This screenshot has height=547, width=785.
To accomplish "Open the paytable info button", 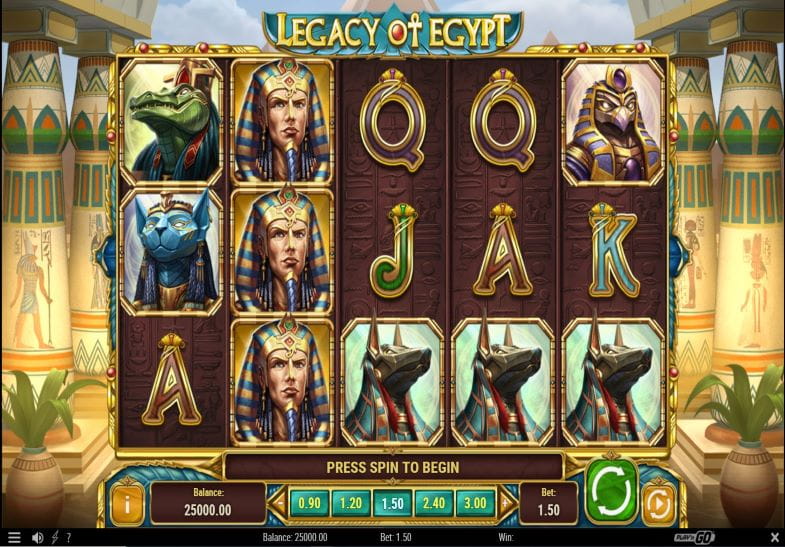I will tap(126, 503).
